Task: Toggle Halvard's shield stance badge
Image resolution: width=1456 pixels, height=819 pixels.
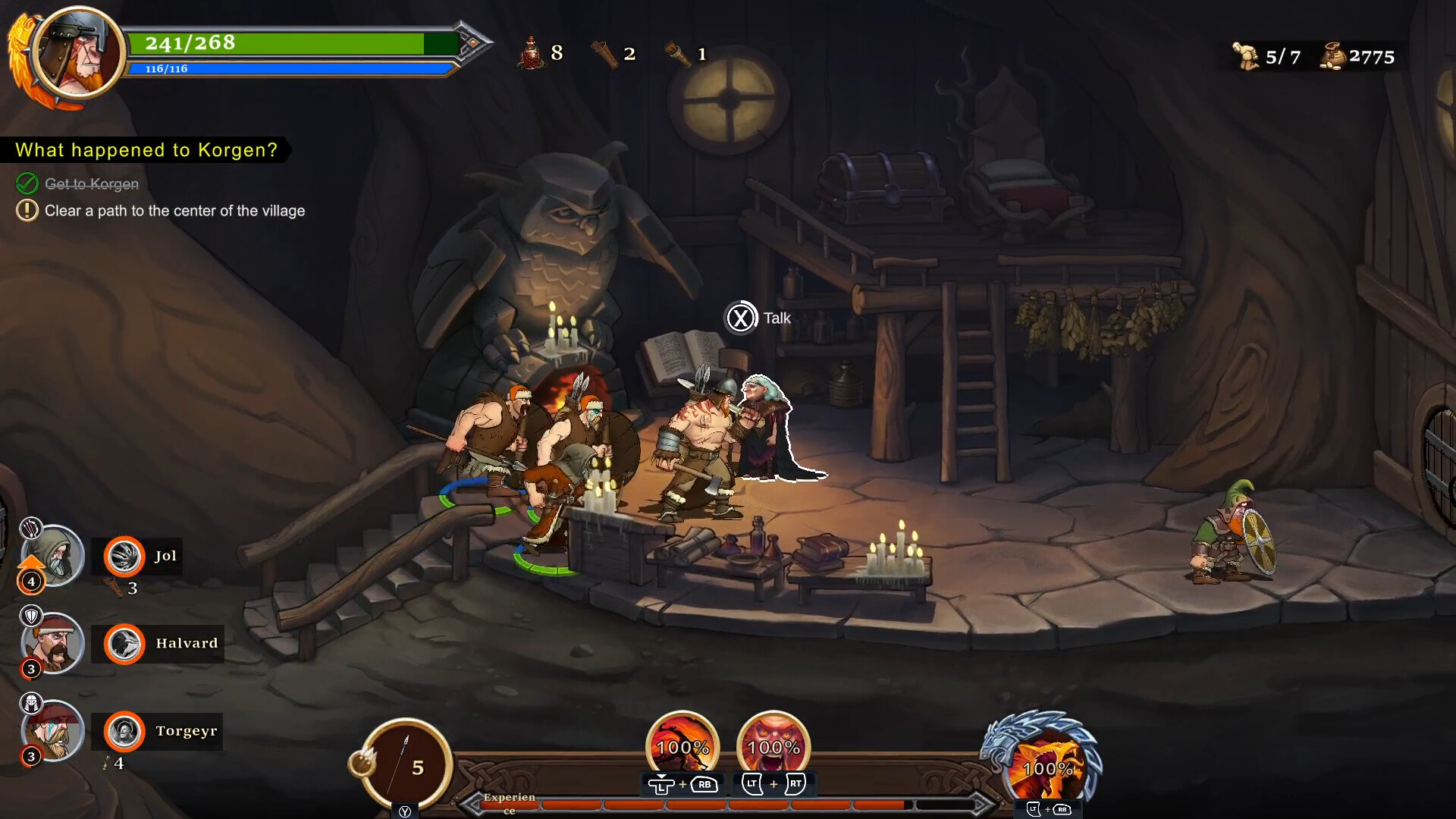Action: point(32,616)
